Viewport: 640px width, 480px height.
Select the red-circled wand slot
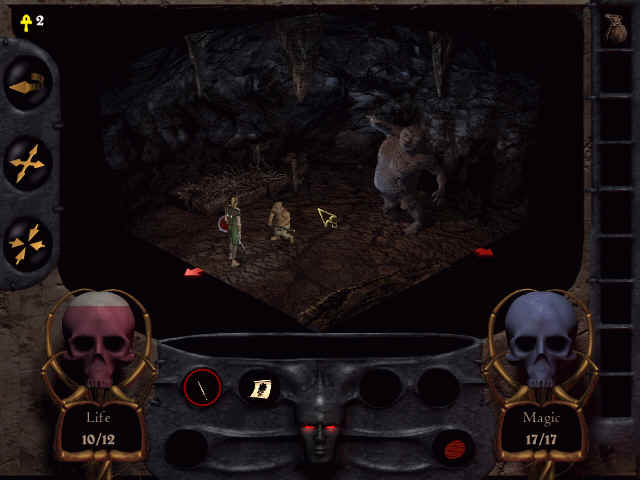tap(203, 387)
